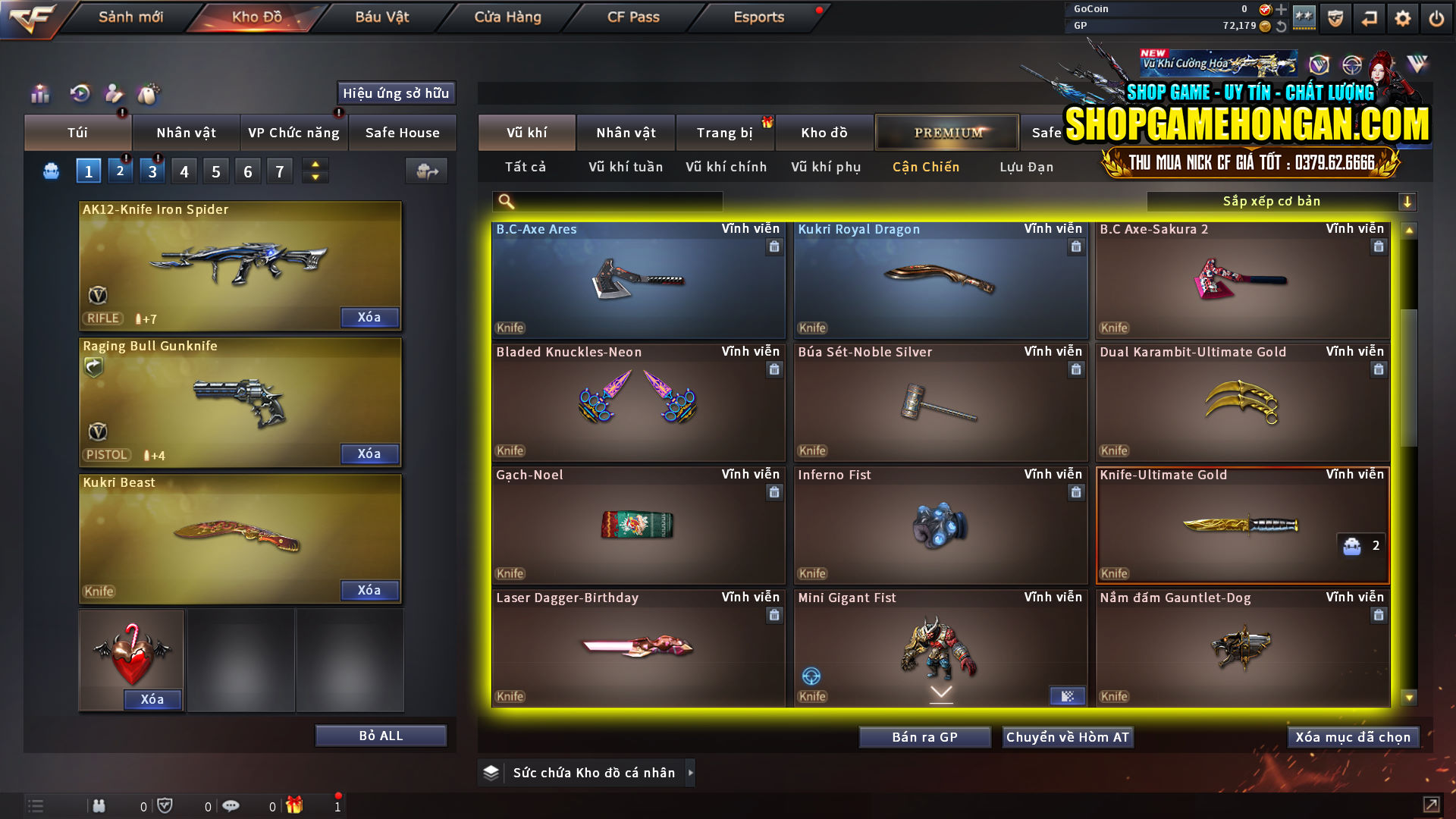Click the CF shield icon in top-right toolbar
This screenshot has height=819, width=1456.
coord(1334,17)
